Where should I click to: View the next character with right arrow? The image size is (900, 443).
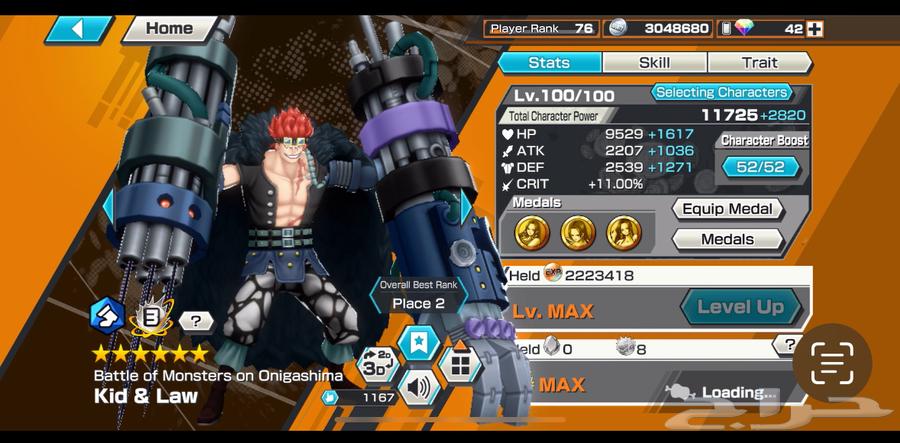click(464, 209)
